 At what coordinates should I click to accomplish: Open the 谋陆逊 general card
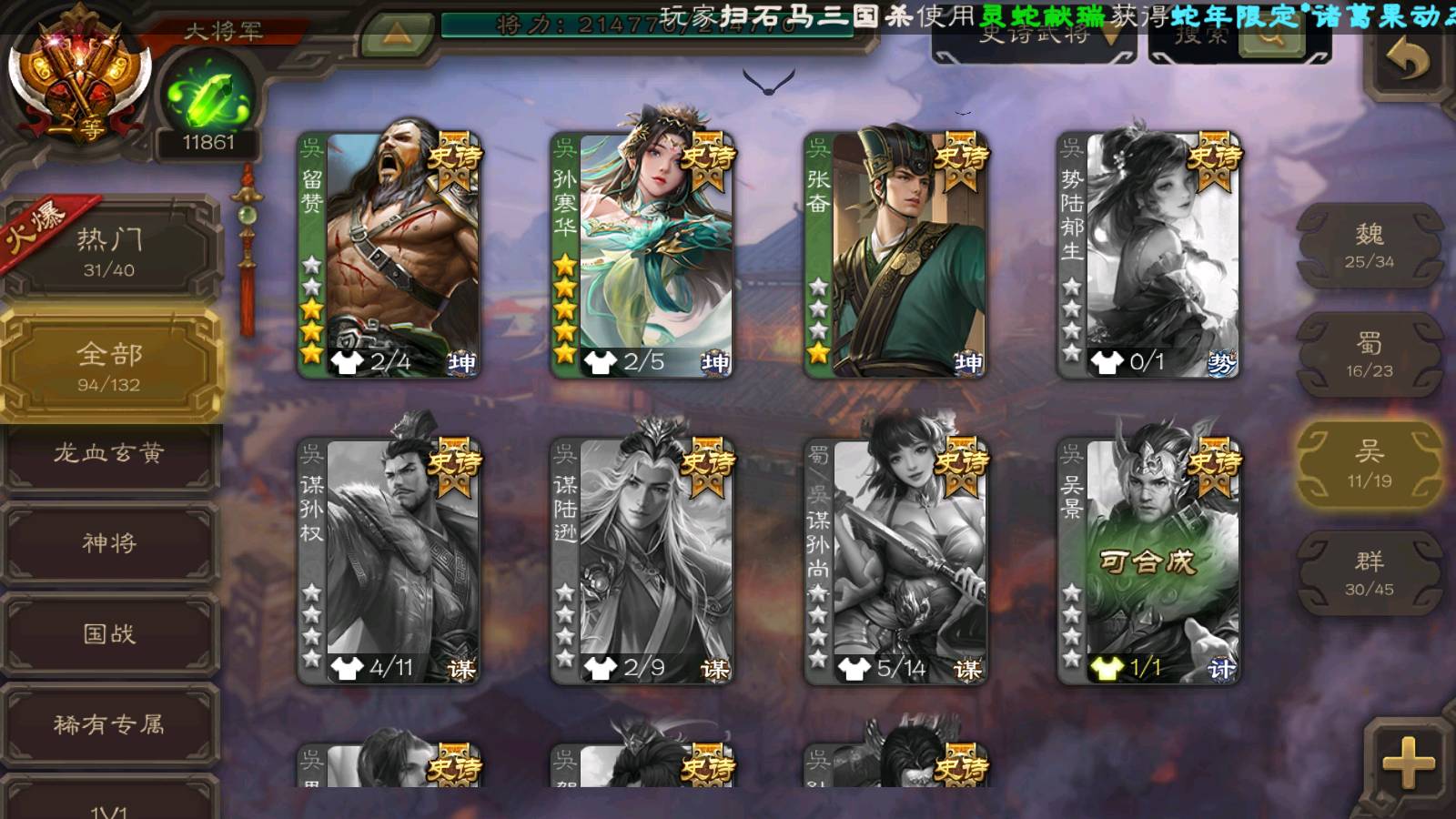point(642,561)
